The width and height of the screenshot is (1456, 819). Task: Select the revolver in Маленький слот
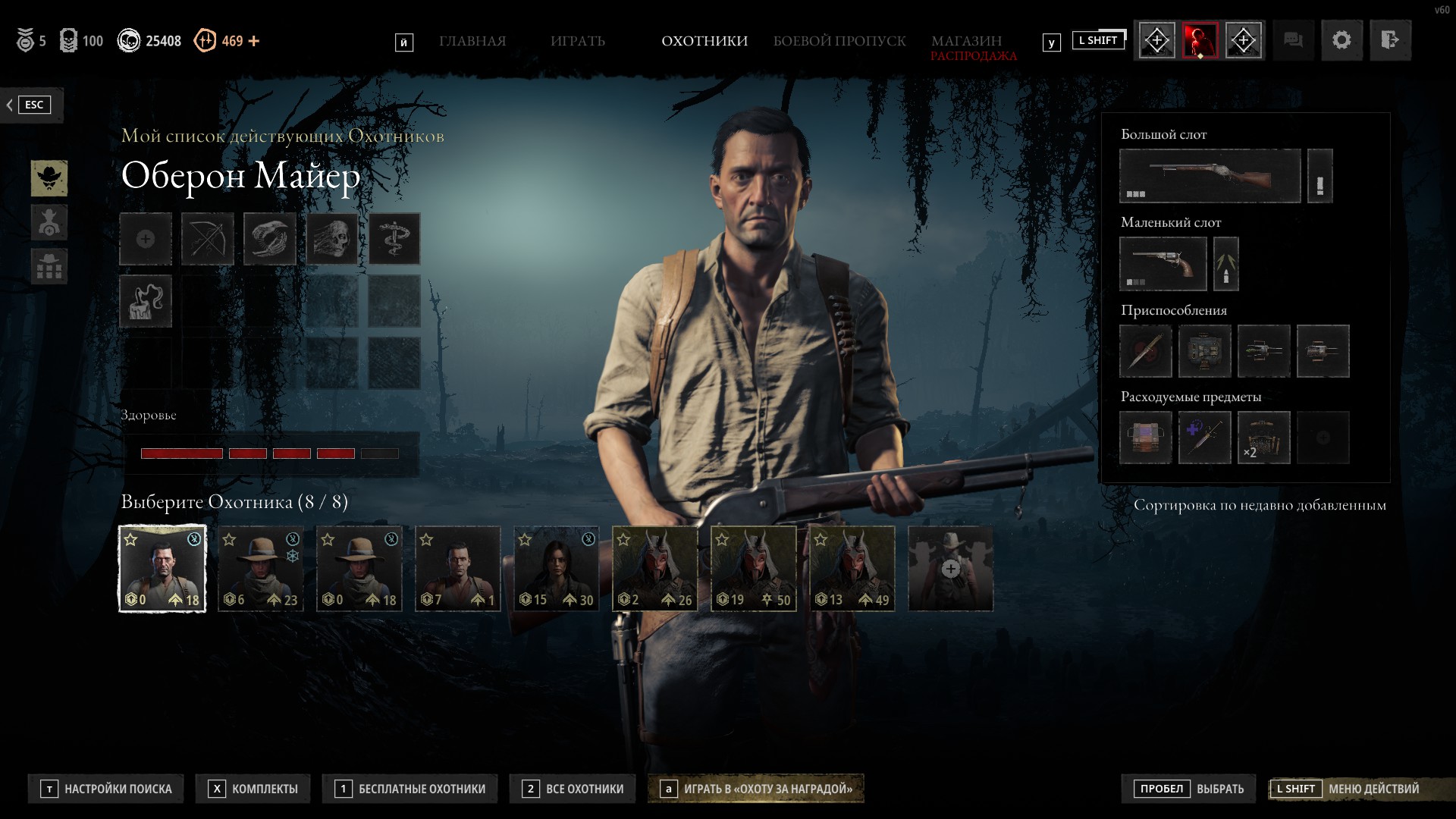(x=1163, y=264)
